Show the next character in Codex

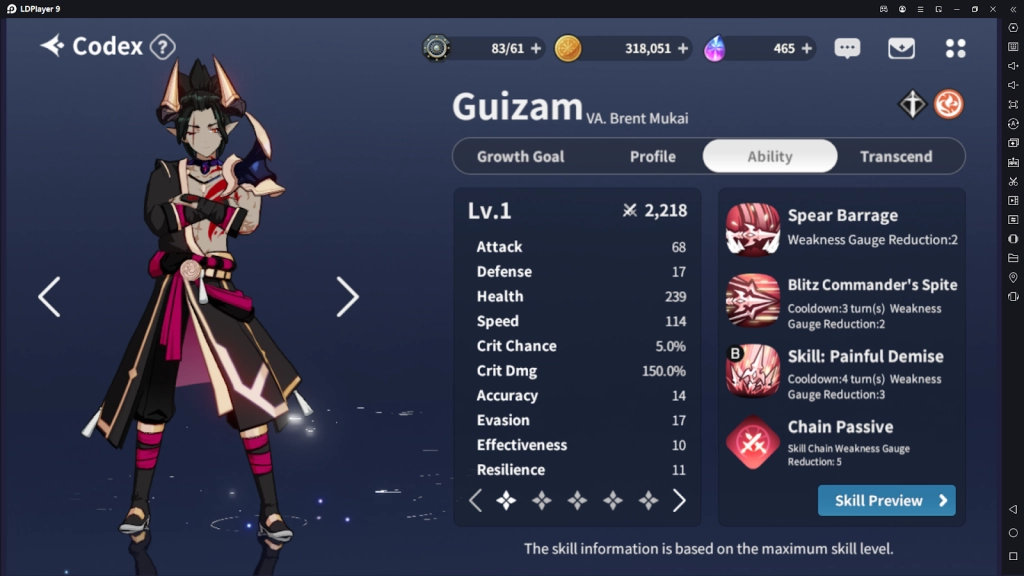347,297
